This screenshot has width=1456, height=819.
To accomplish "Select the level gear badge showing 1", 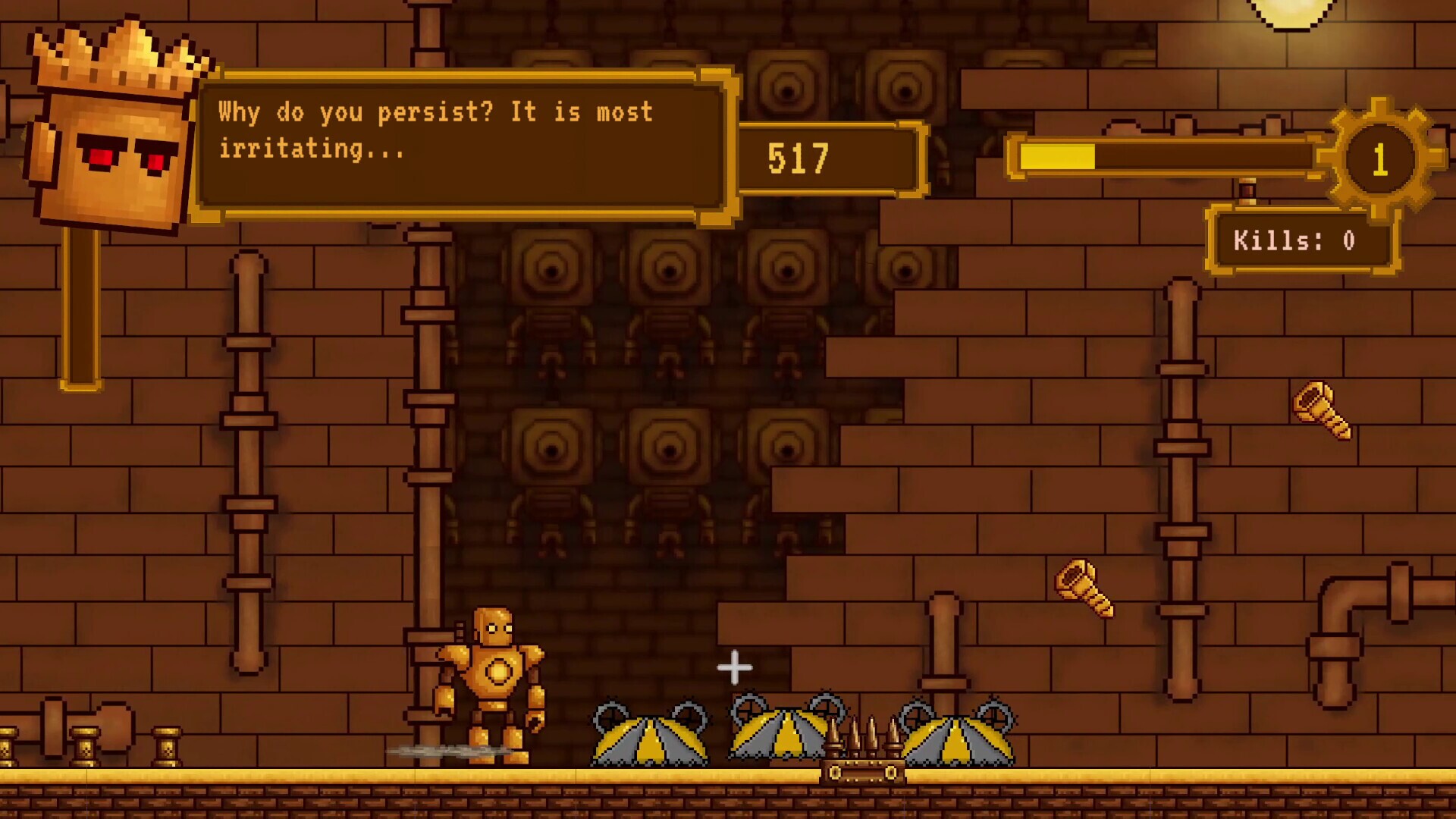I will [1379, 160].
